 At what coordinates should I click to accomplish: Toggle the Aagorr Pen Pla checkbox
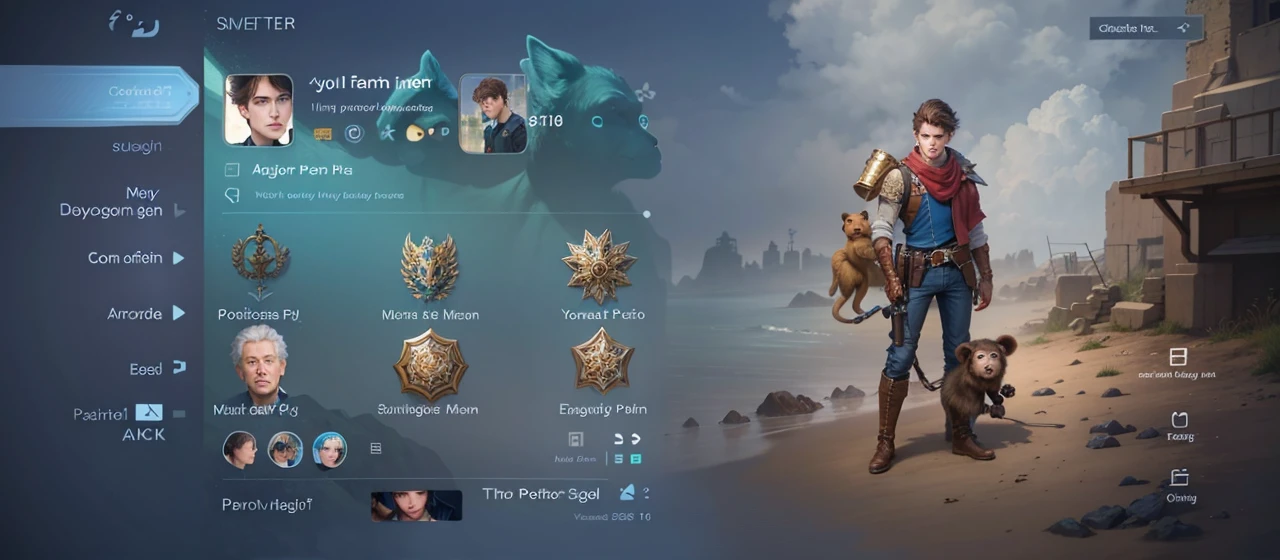tap(233, 170)
